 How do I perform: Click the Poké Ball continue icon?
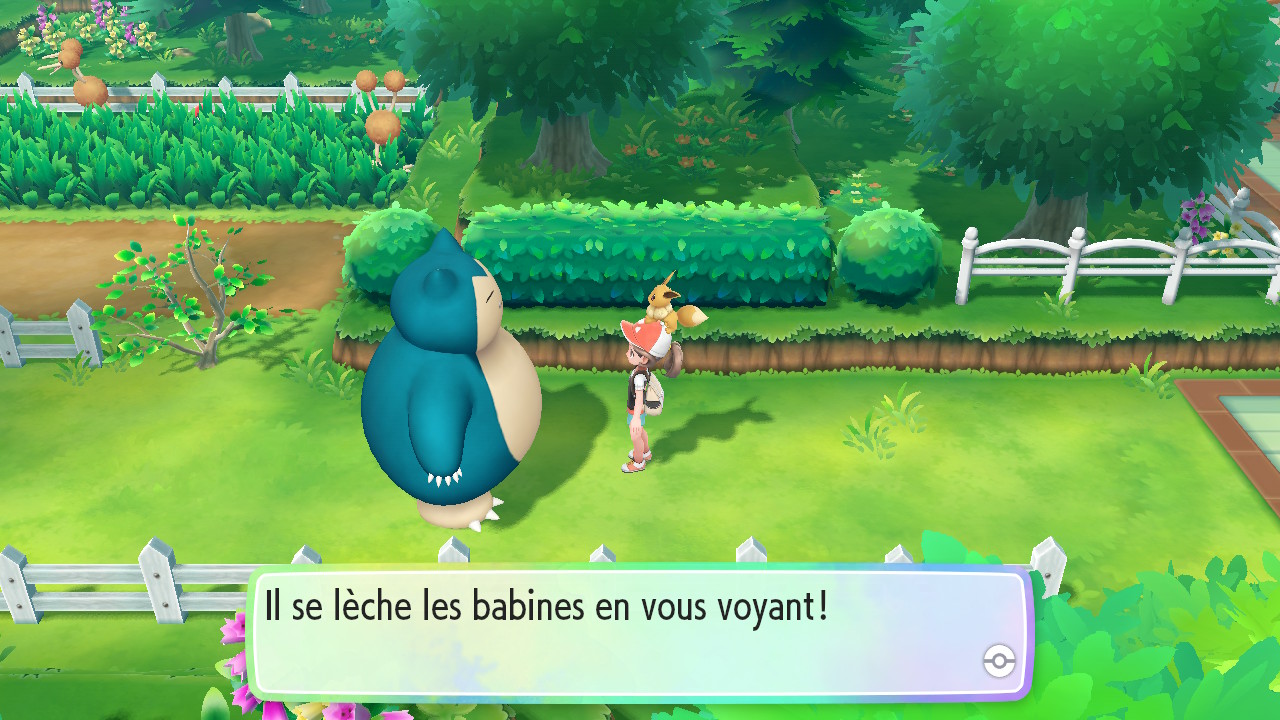pos(999,660)
